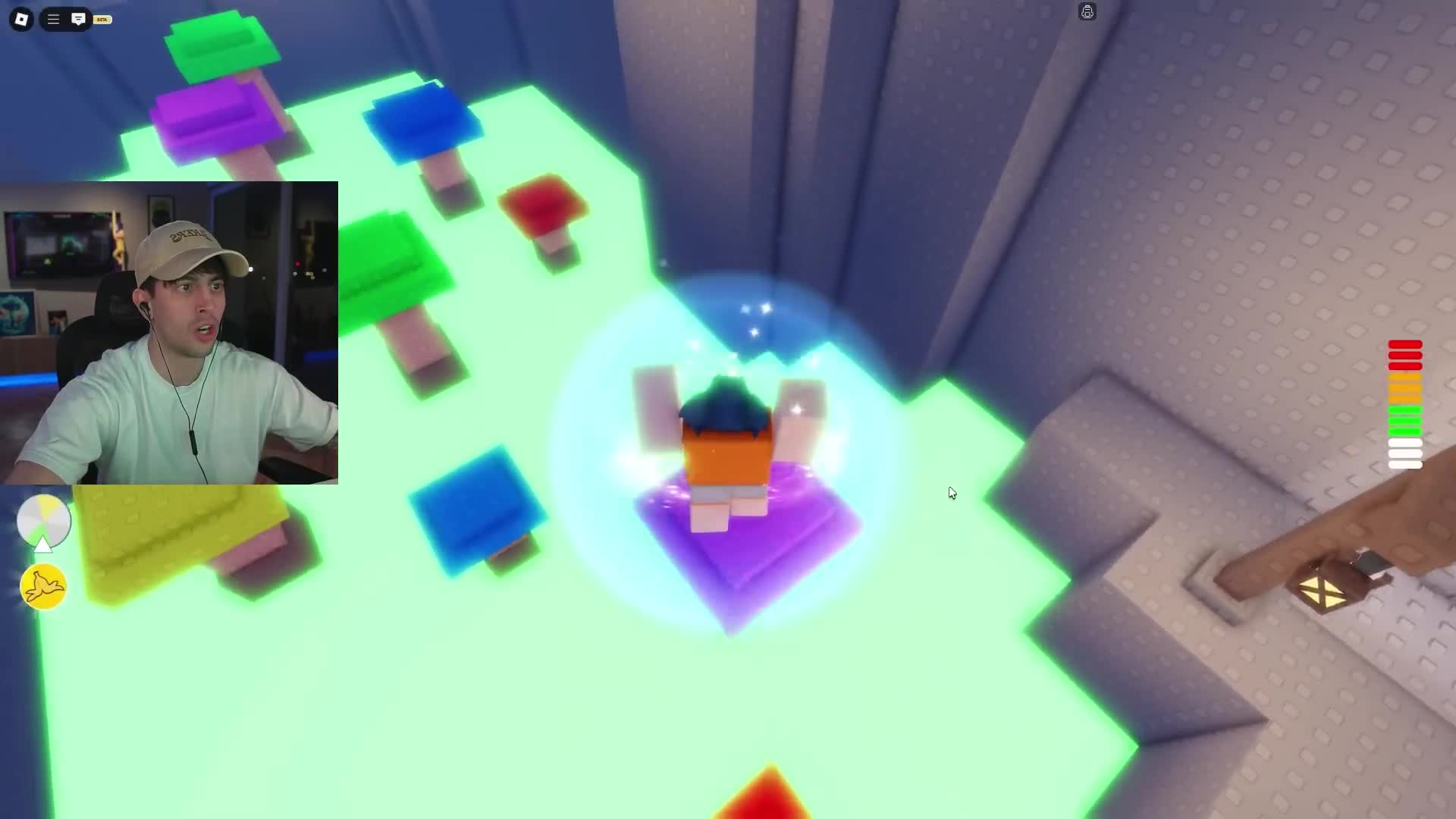The height and width of the screenshot is (819, 1456).
Task: Expand Roblox settings from the top-left logo
Action: 20,19
